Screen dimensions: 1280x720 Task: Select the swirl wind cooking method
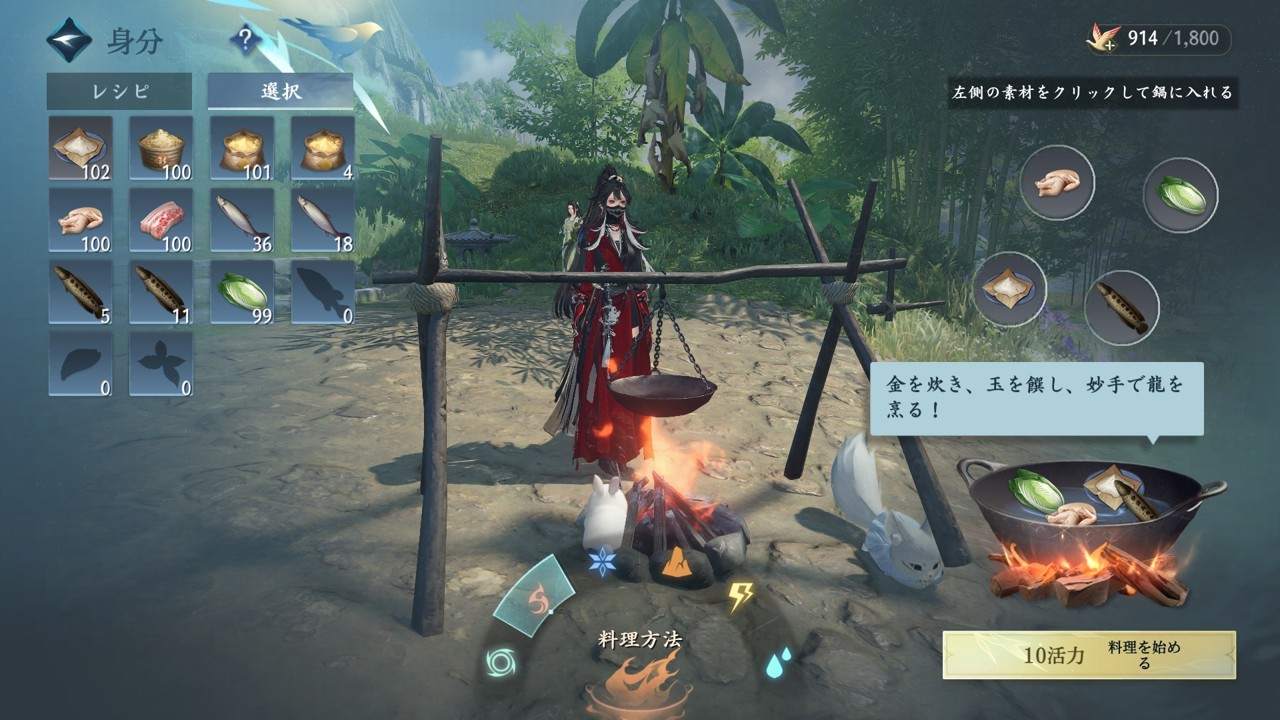(499, 661)
